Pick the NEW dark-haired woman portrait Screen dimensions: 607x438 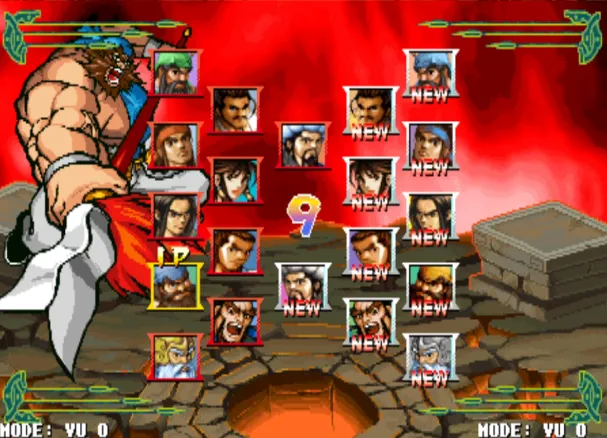click(x=370, y=180)
